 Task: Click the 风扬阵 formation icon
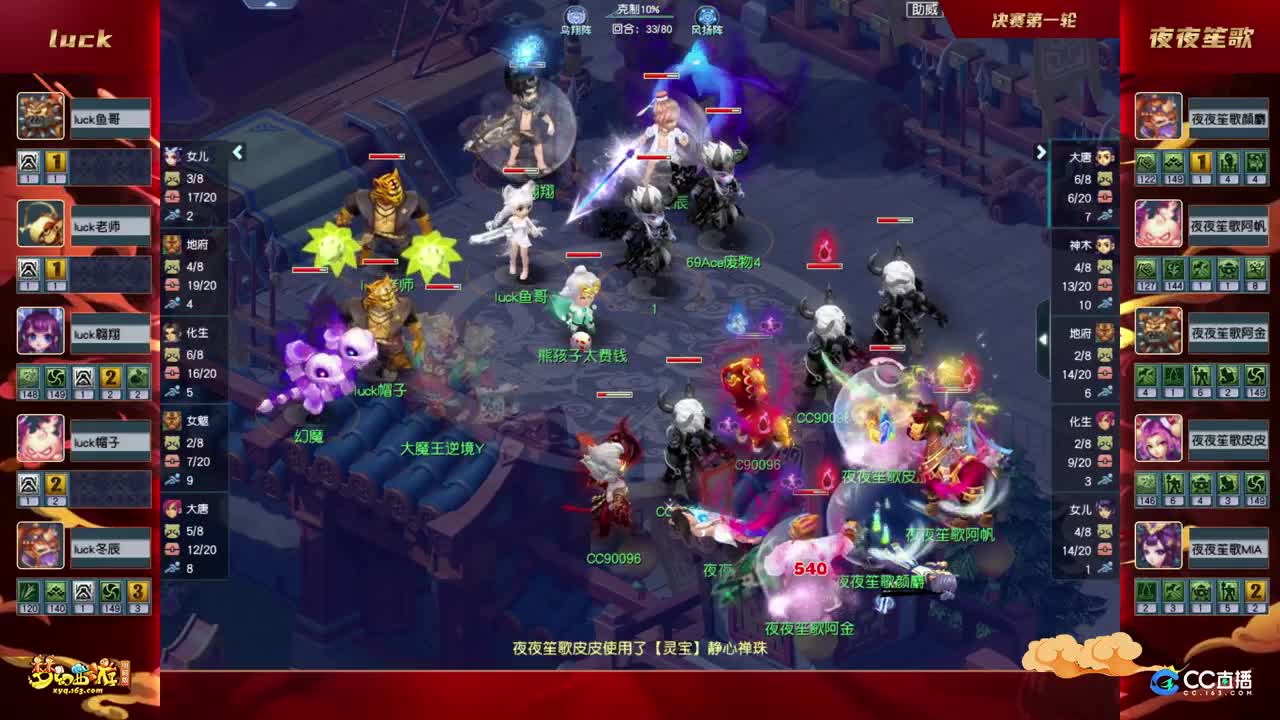[x=707, y=16]
